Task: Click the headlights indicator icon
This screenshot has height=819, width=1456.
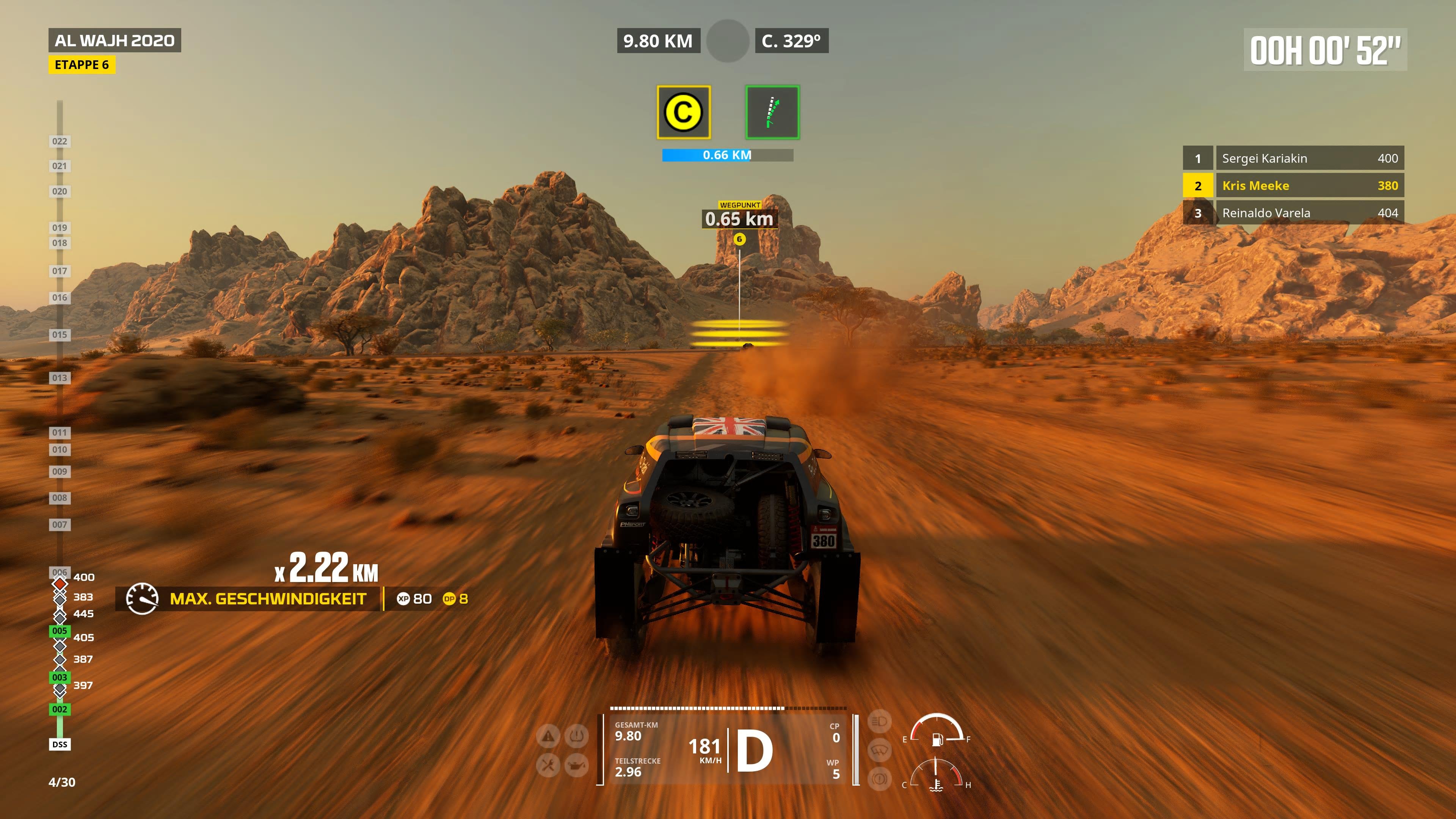Action: pos(880,722)
